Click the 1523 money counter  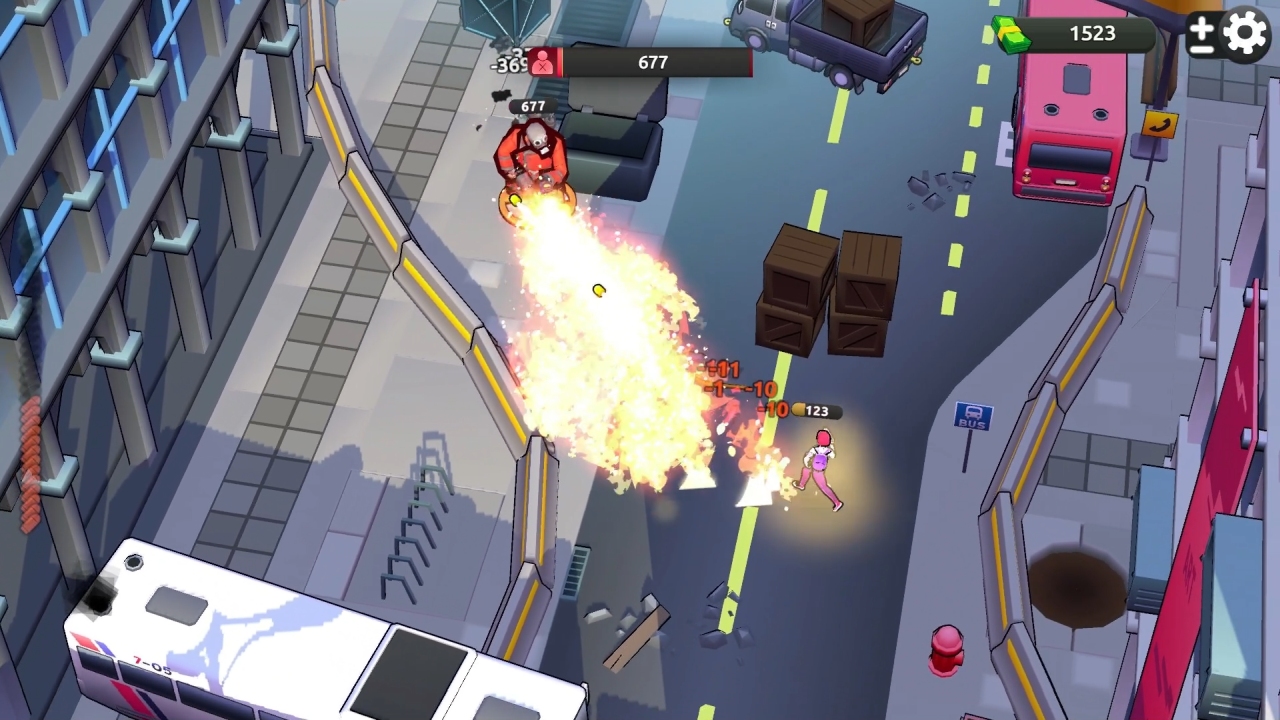coord(1093,33)
